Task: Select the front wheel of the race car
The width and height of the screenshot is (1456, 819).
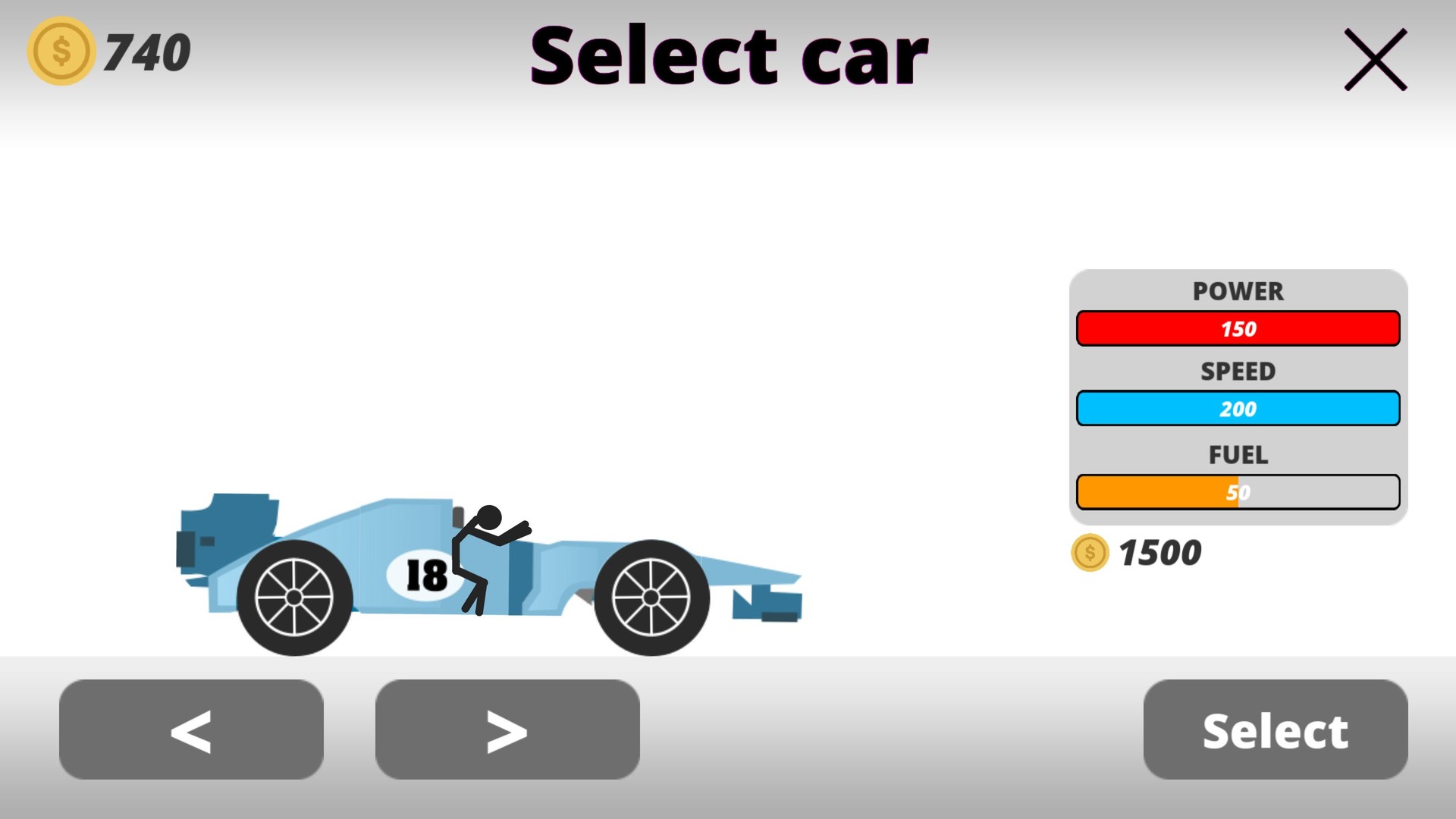Action: (x=651, y=598)
